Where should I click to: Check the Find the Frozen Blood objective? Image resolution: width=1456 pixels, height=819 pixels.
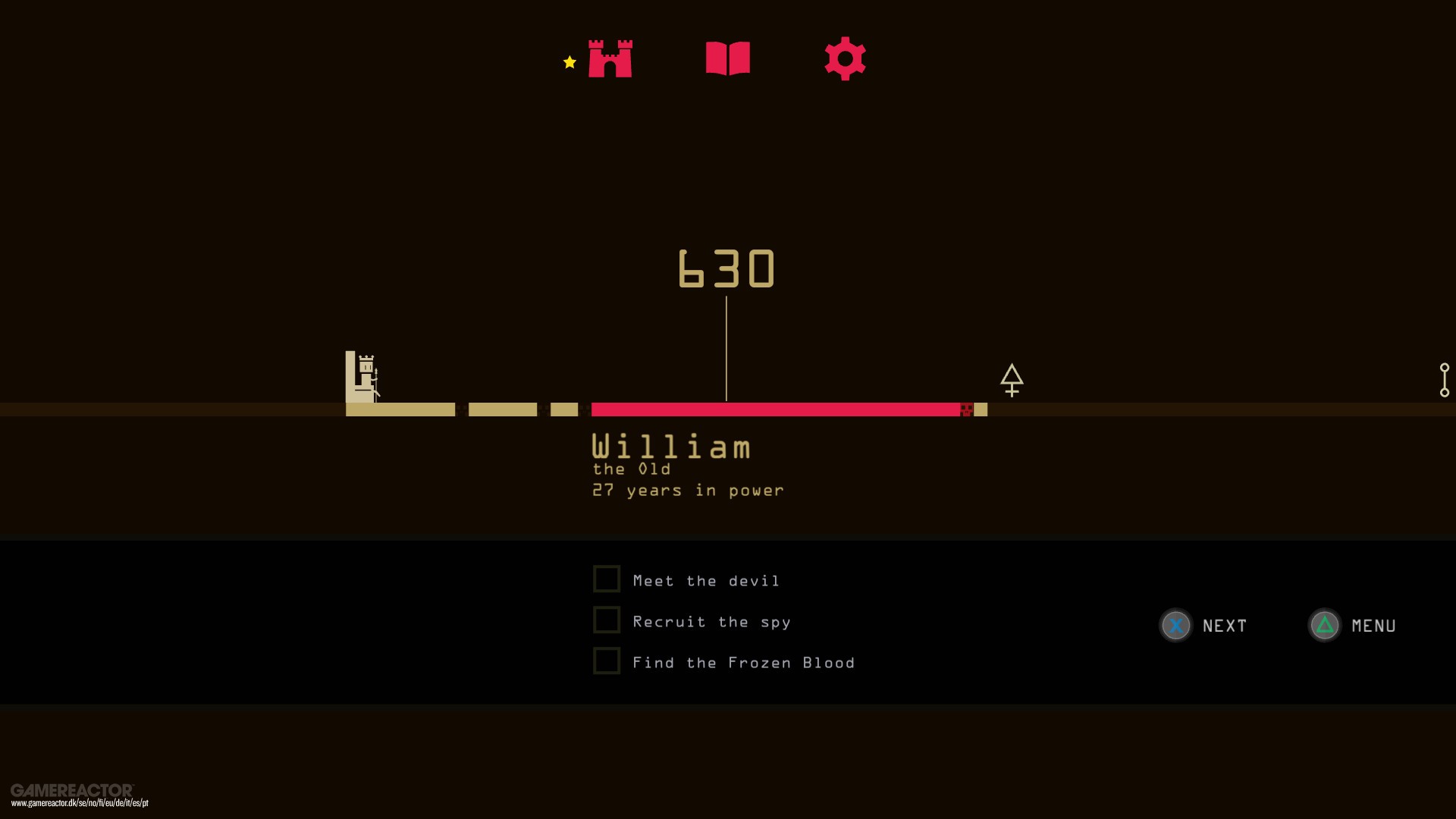[x=607, y=661]
